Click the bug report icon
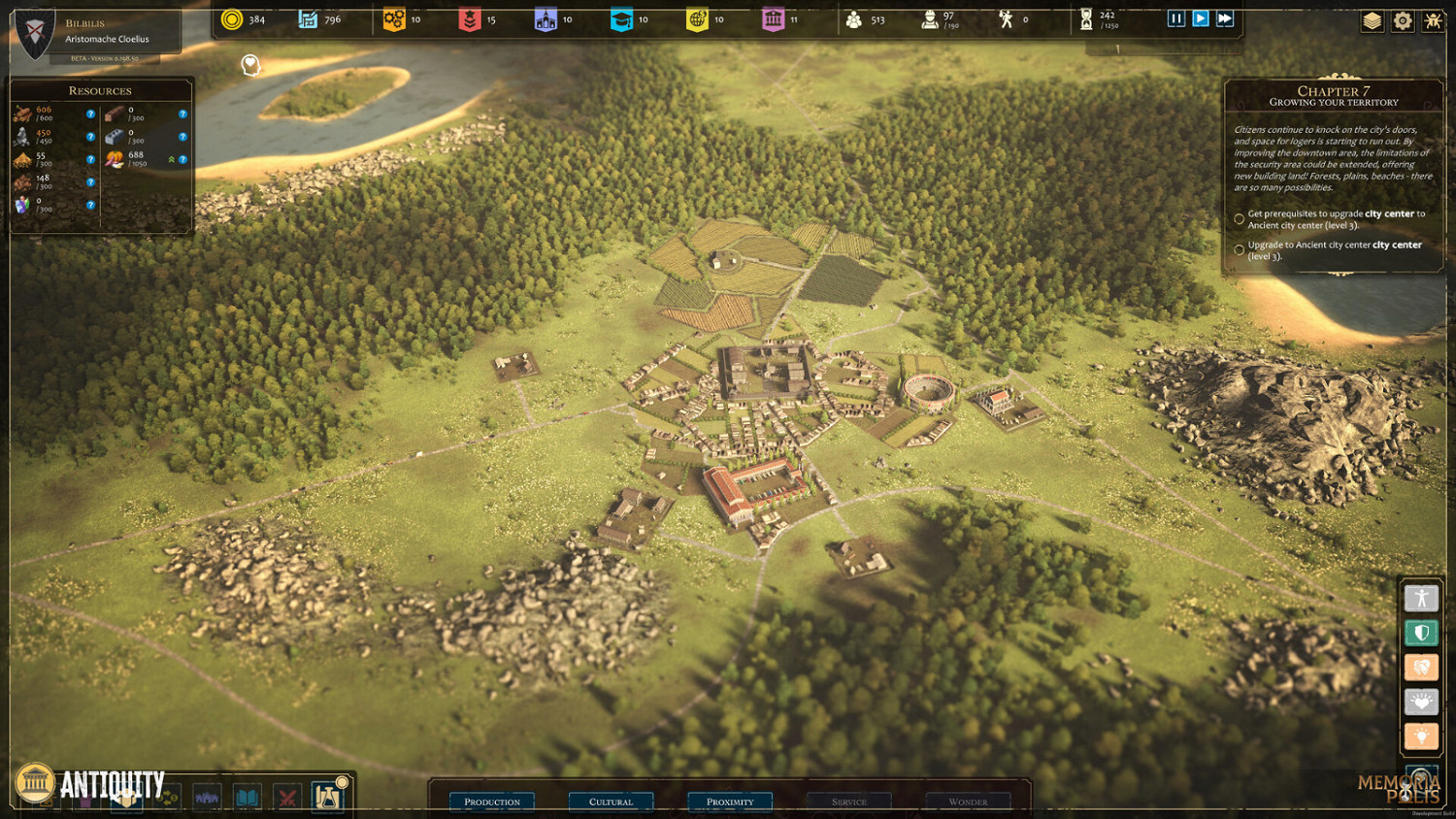The height and width of the screenshot is (819, 1456). pos(1433,20)
